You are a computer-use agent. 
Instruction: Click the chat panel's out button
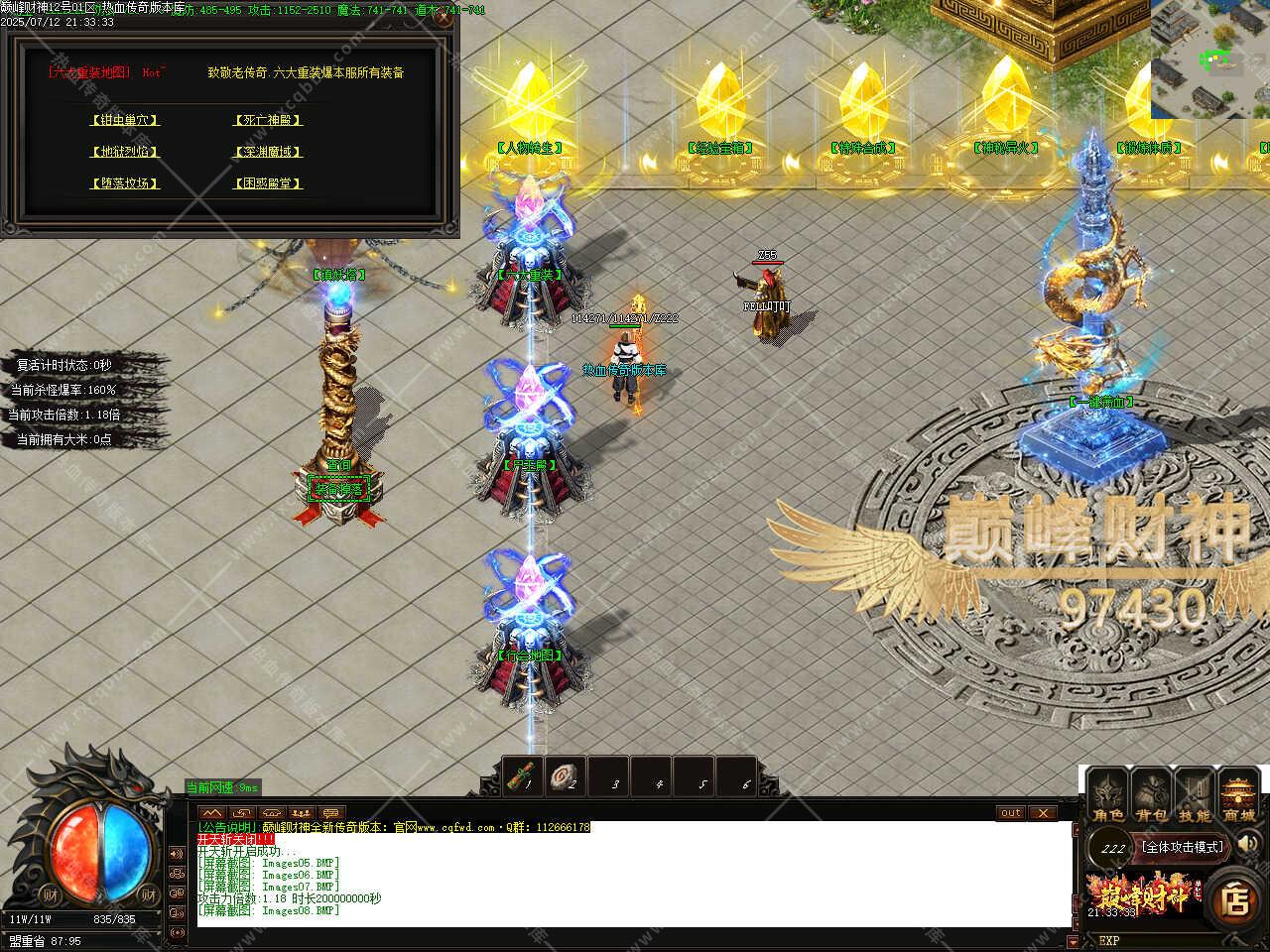pos(1011,813)
